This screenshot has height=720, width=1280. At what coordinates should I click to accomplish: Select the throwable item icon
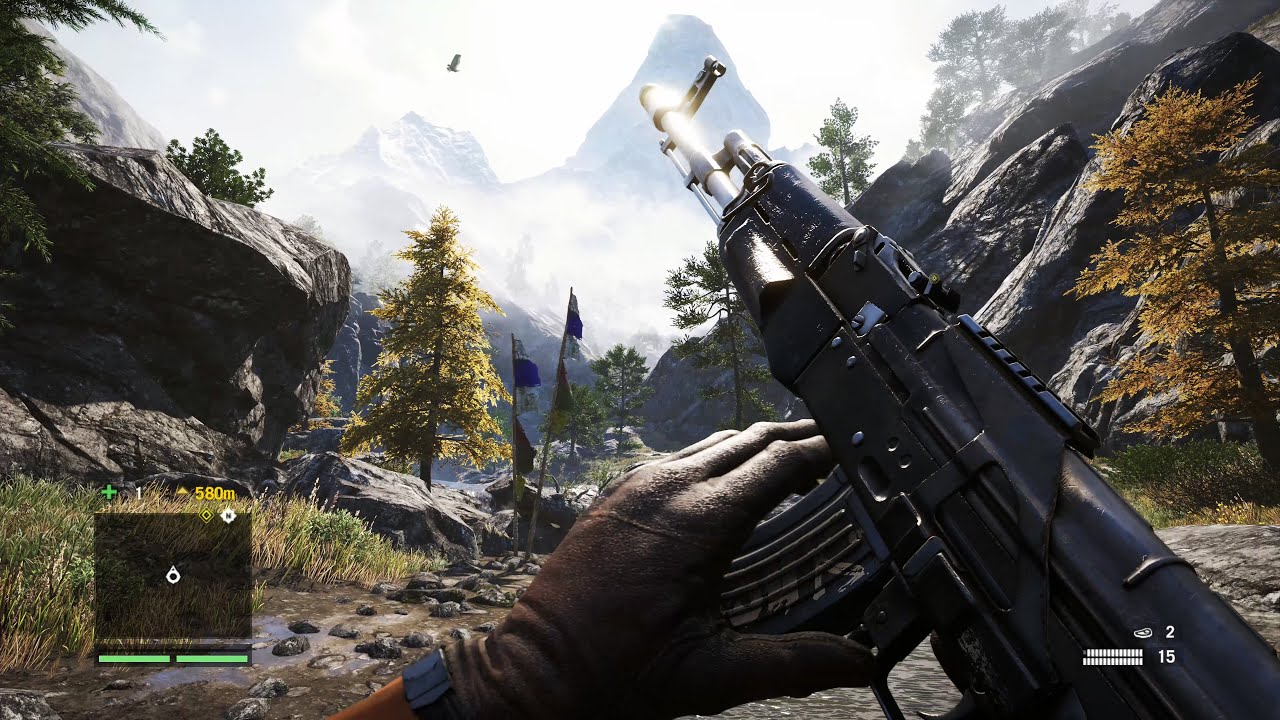[1143, 632]
